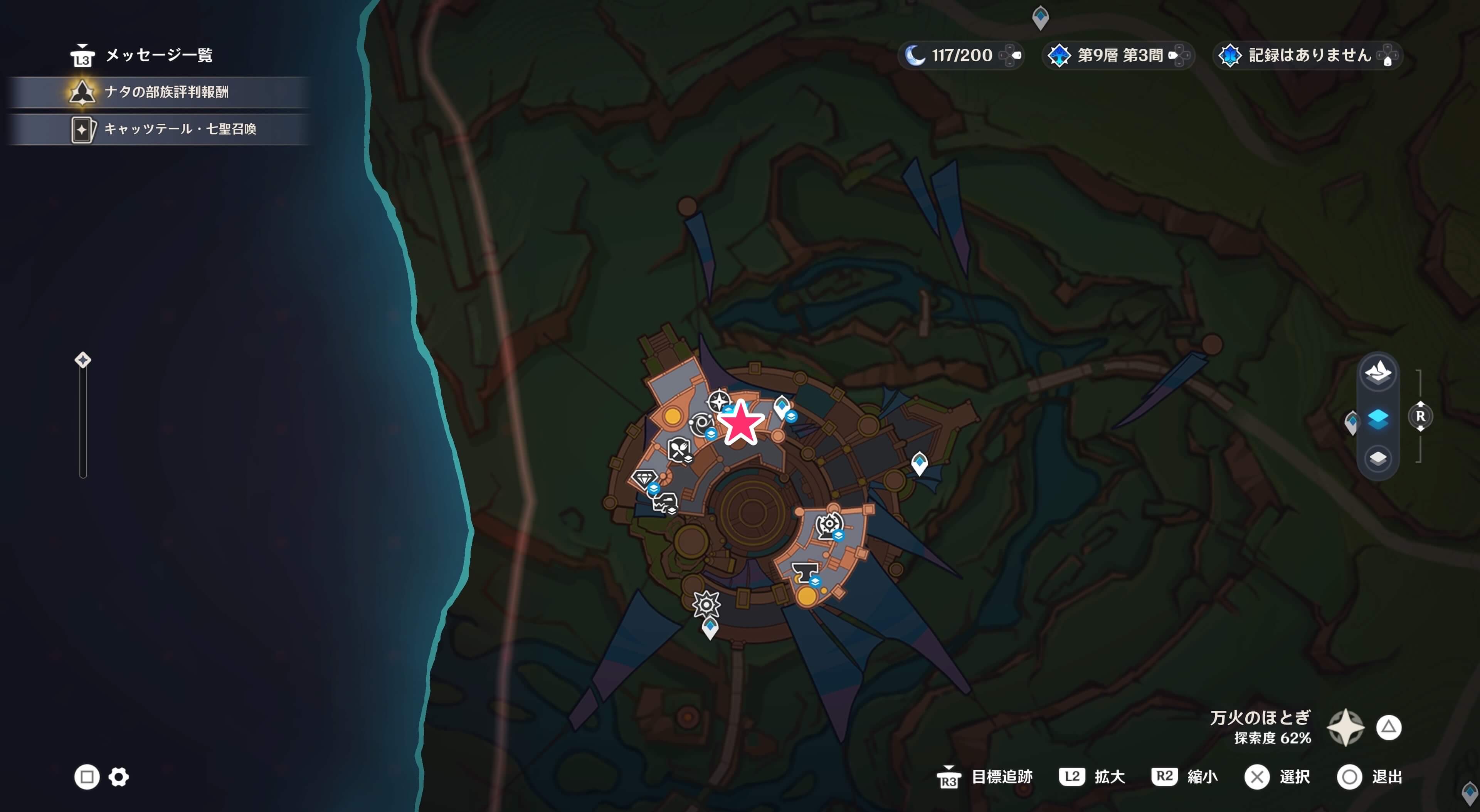Select キャッツテール・七聖召喚 message entry

coord(179,129)
